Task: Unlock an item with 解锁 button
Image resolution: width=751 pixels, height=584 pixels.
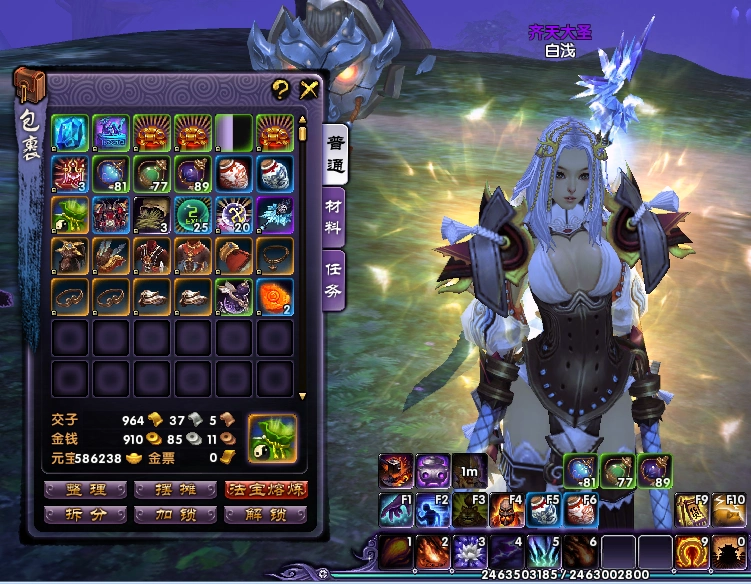Action: [x=265, y=515]
